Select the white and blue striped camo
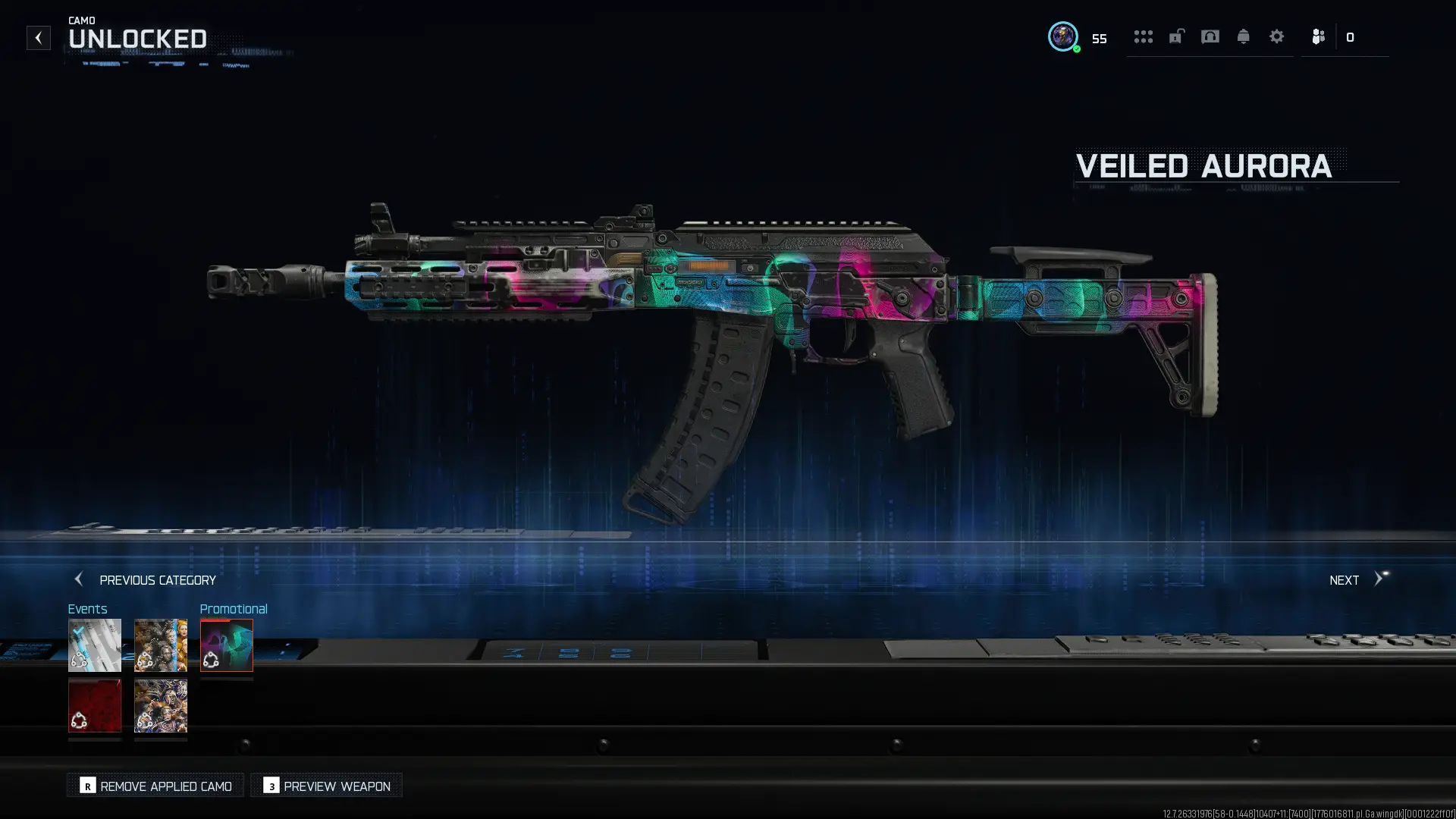This screenshot has height=819, width=1456. point(95,645)
